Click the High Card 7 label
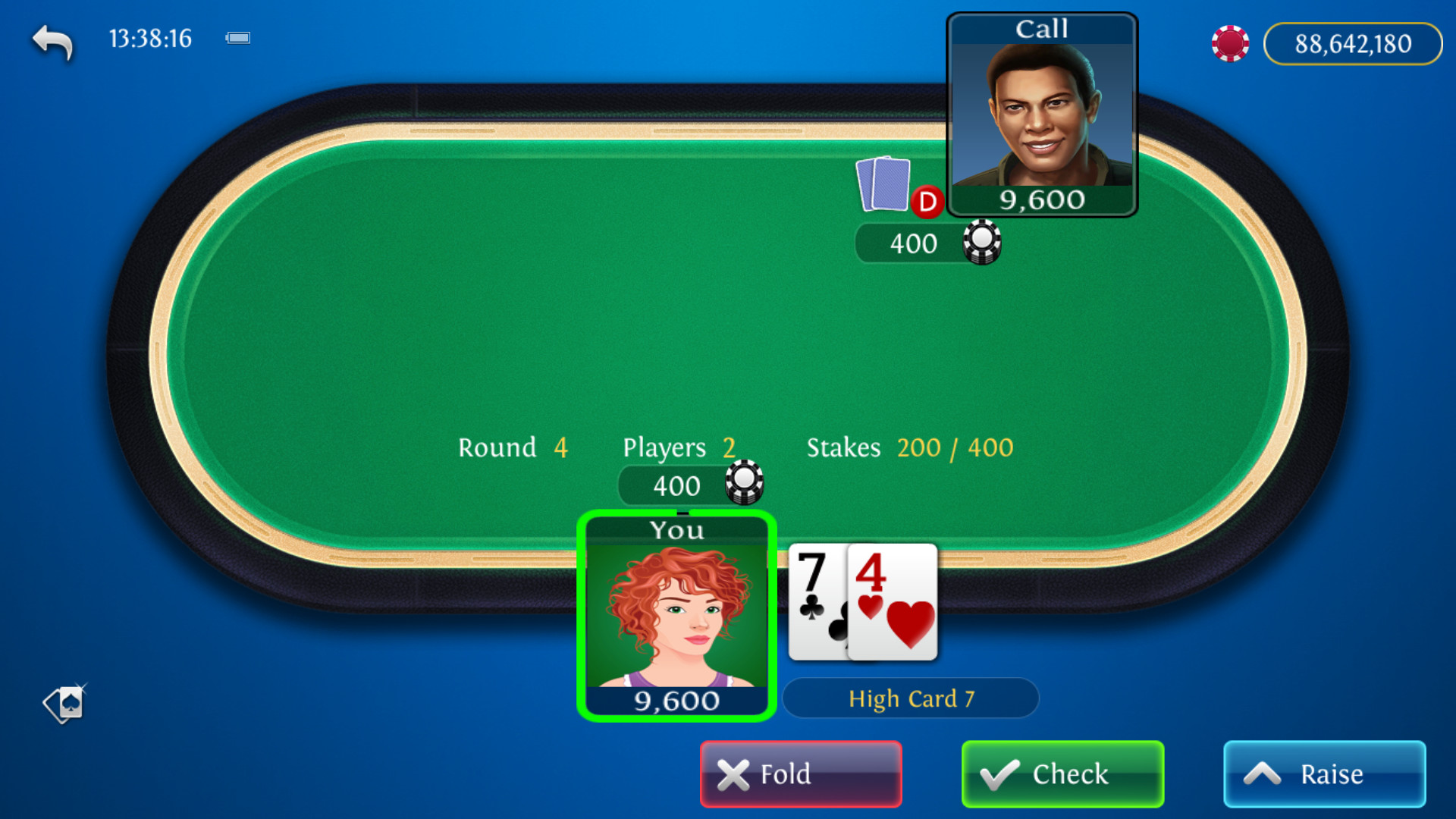Image resolution: width=1456 pixels, height=819 pixels. coord(911,698)
